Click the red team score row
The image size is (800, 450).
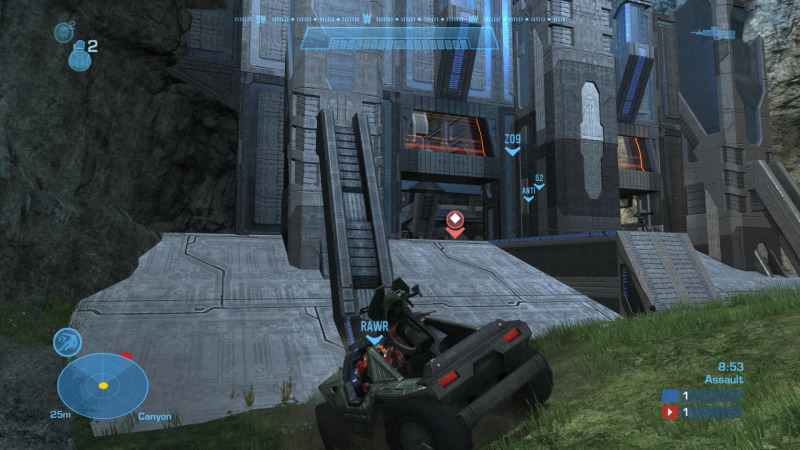coord(702,411)
